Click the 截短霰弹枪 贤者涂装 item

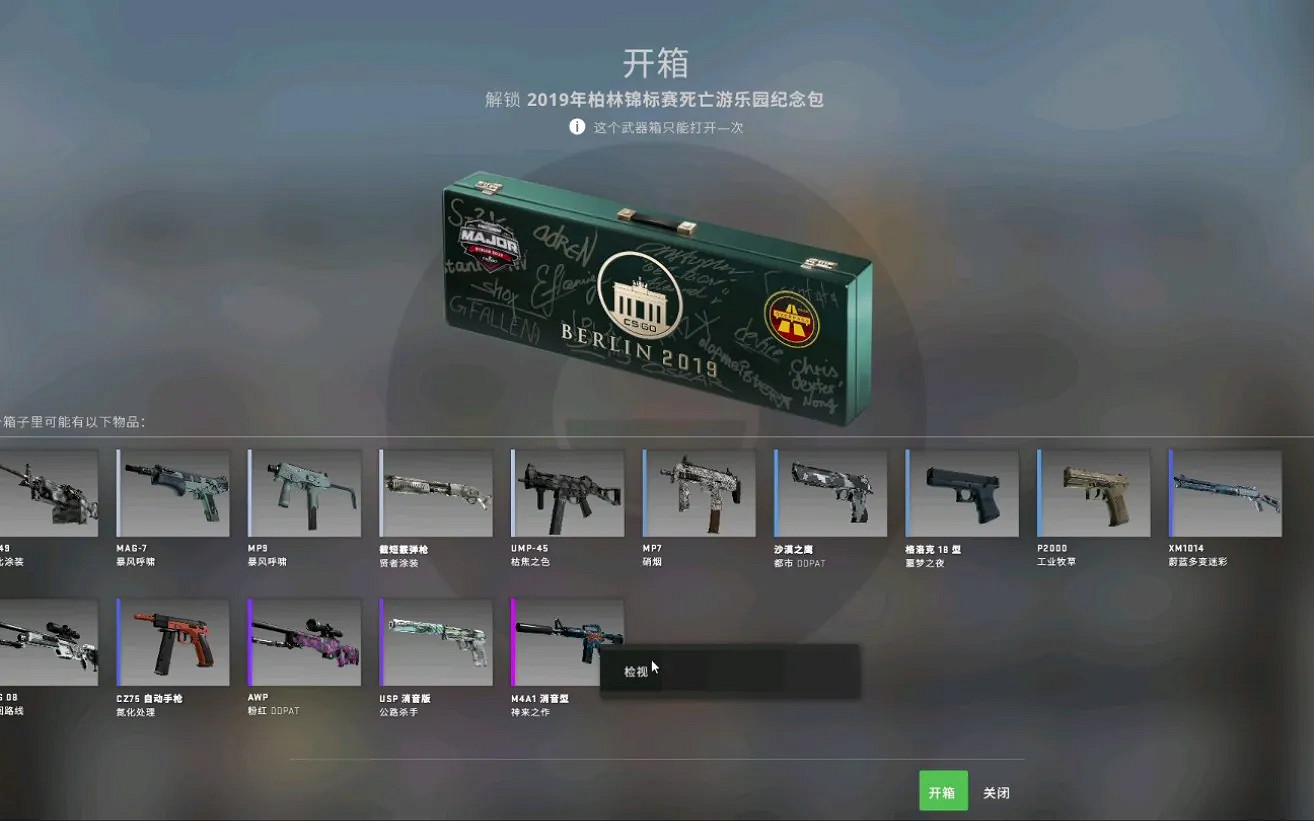click(x=436, y=492)
